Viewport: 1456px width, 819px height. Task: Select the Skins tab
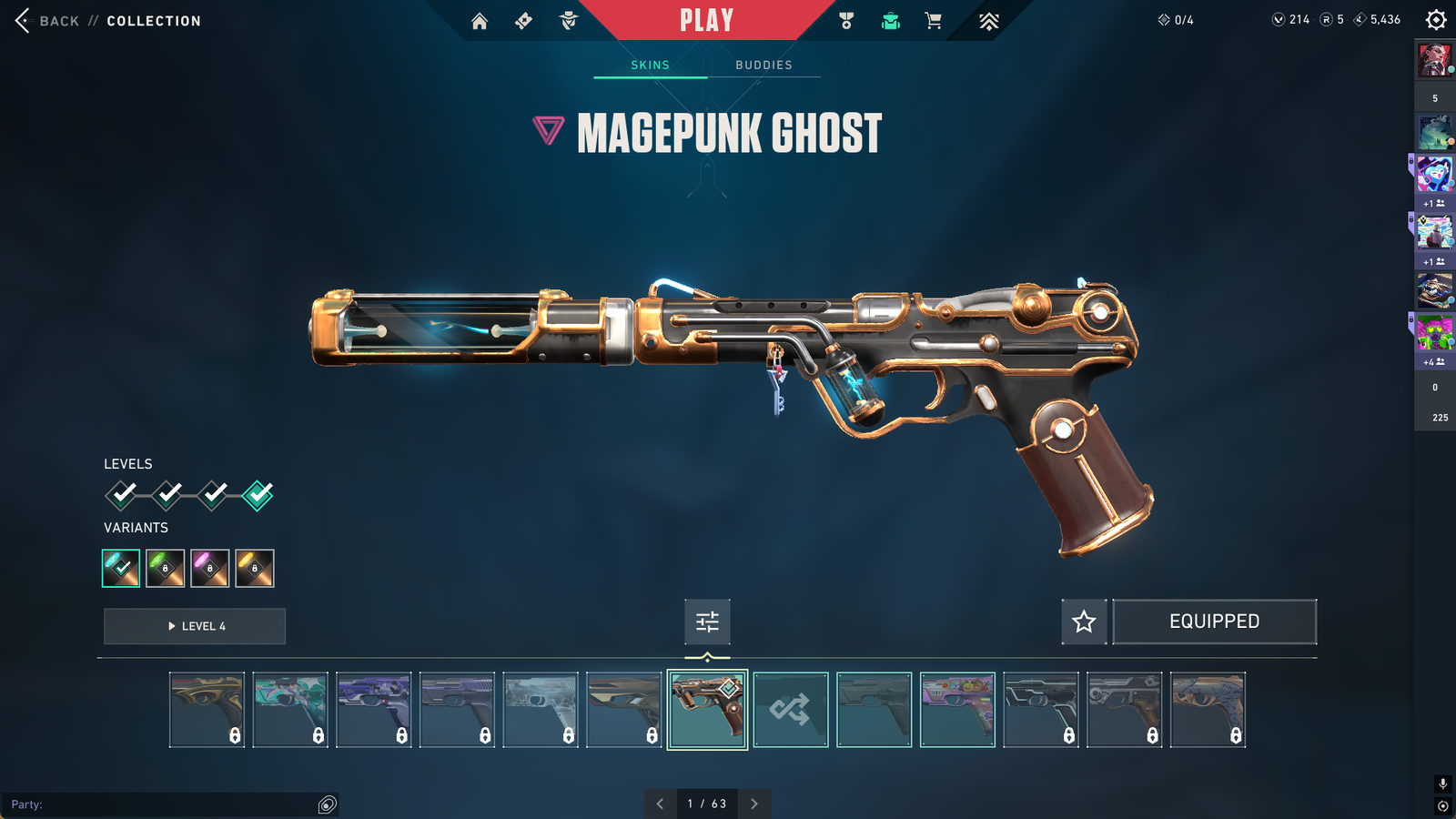(x=650, y=65)
